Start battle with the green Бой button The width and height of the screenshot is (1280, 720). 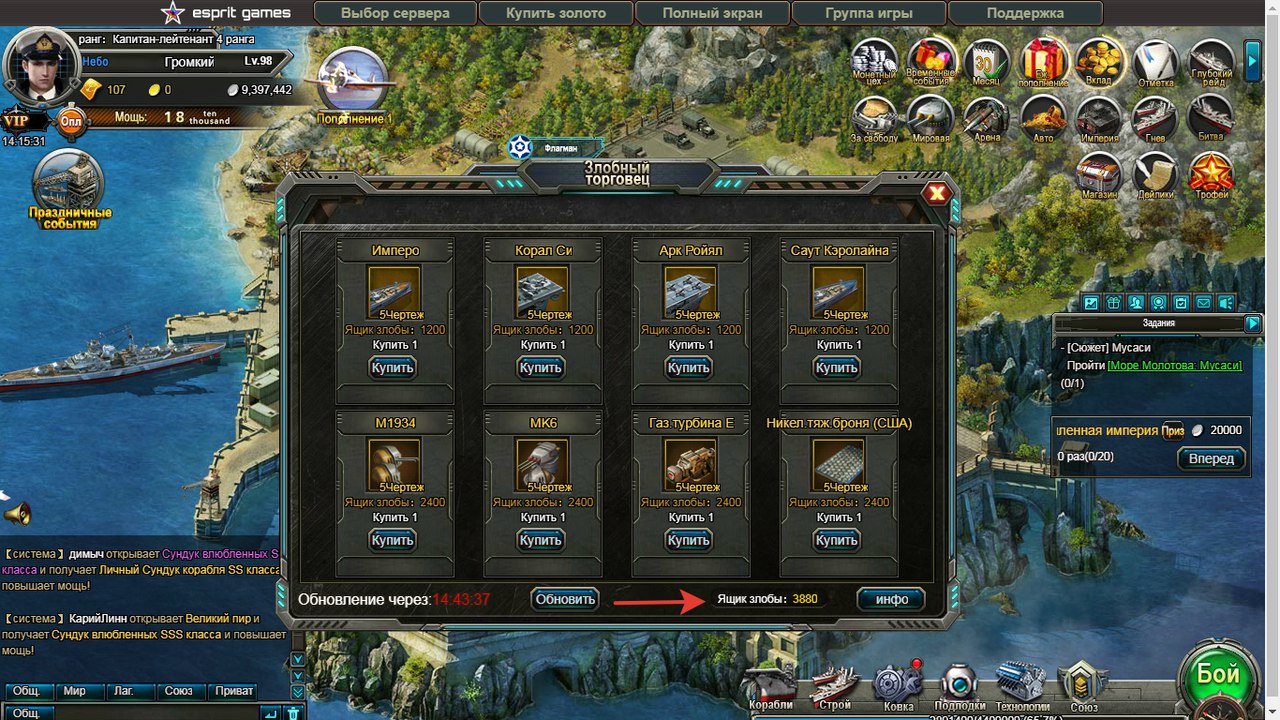pyautogui.click(x=1218, y=675)
